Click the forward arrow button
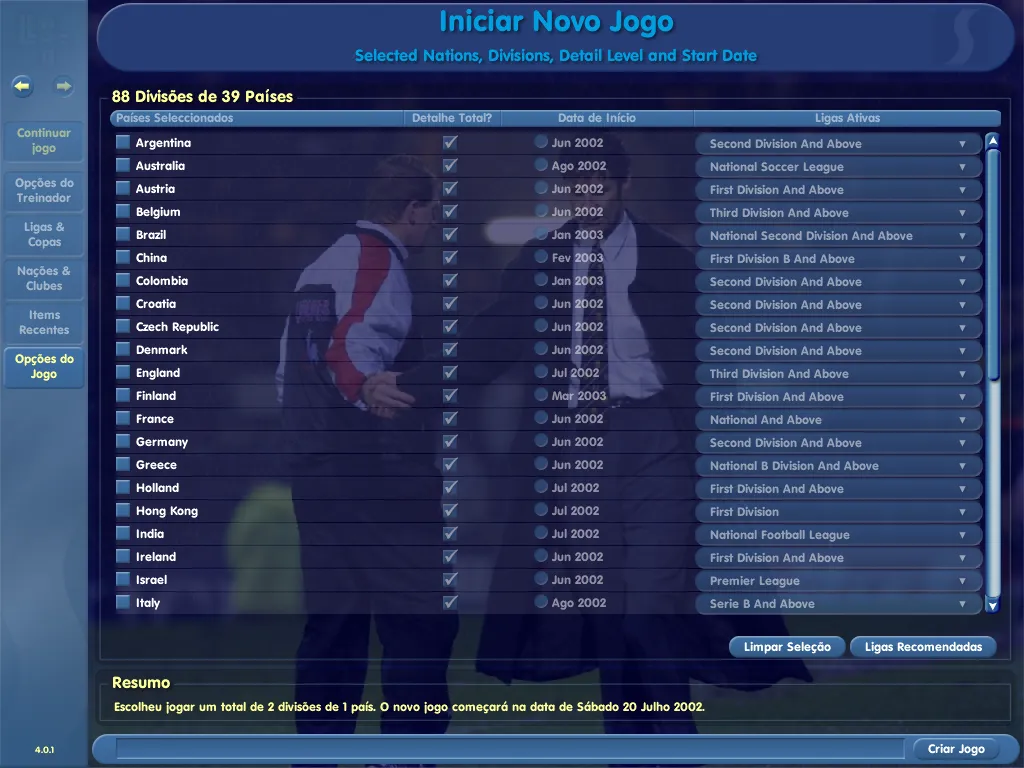 click(x=64, y=86)
